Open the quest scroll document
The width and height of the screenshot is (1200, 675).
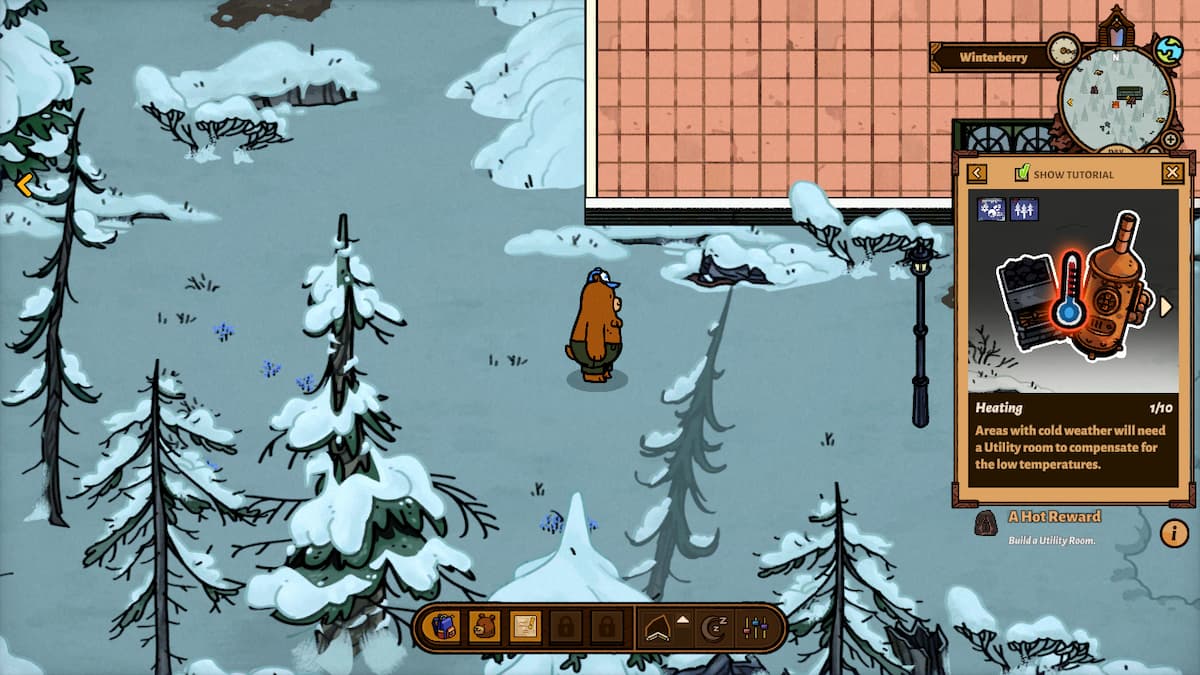click(x=525, y=627)
